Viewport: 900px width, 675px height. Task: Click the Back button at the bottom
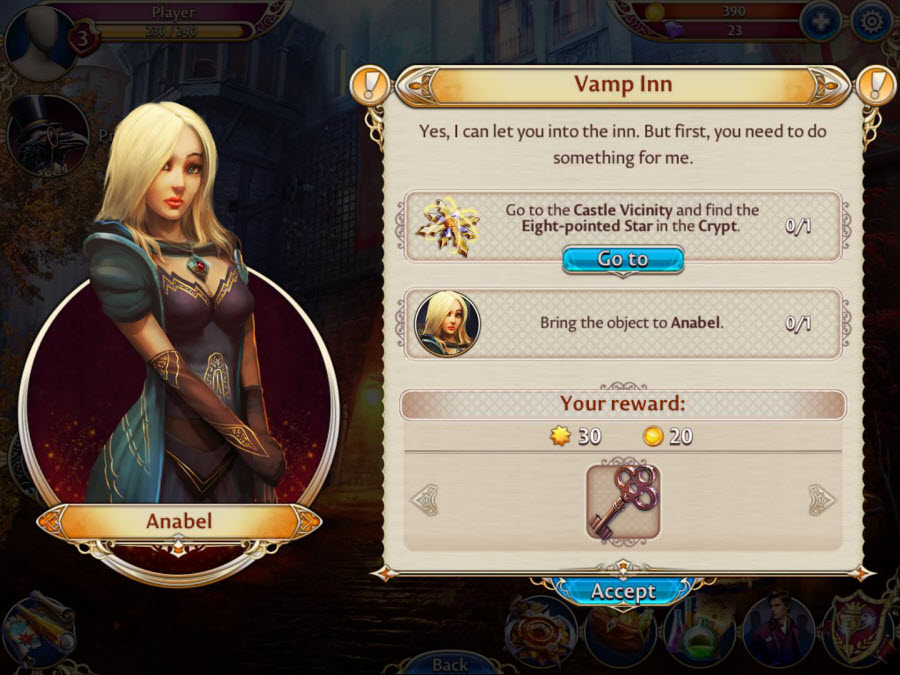click(x=450, y=663)
